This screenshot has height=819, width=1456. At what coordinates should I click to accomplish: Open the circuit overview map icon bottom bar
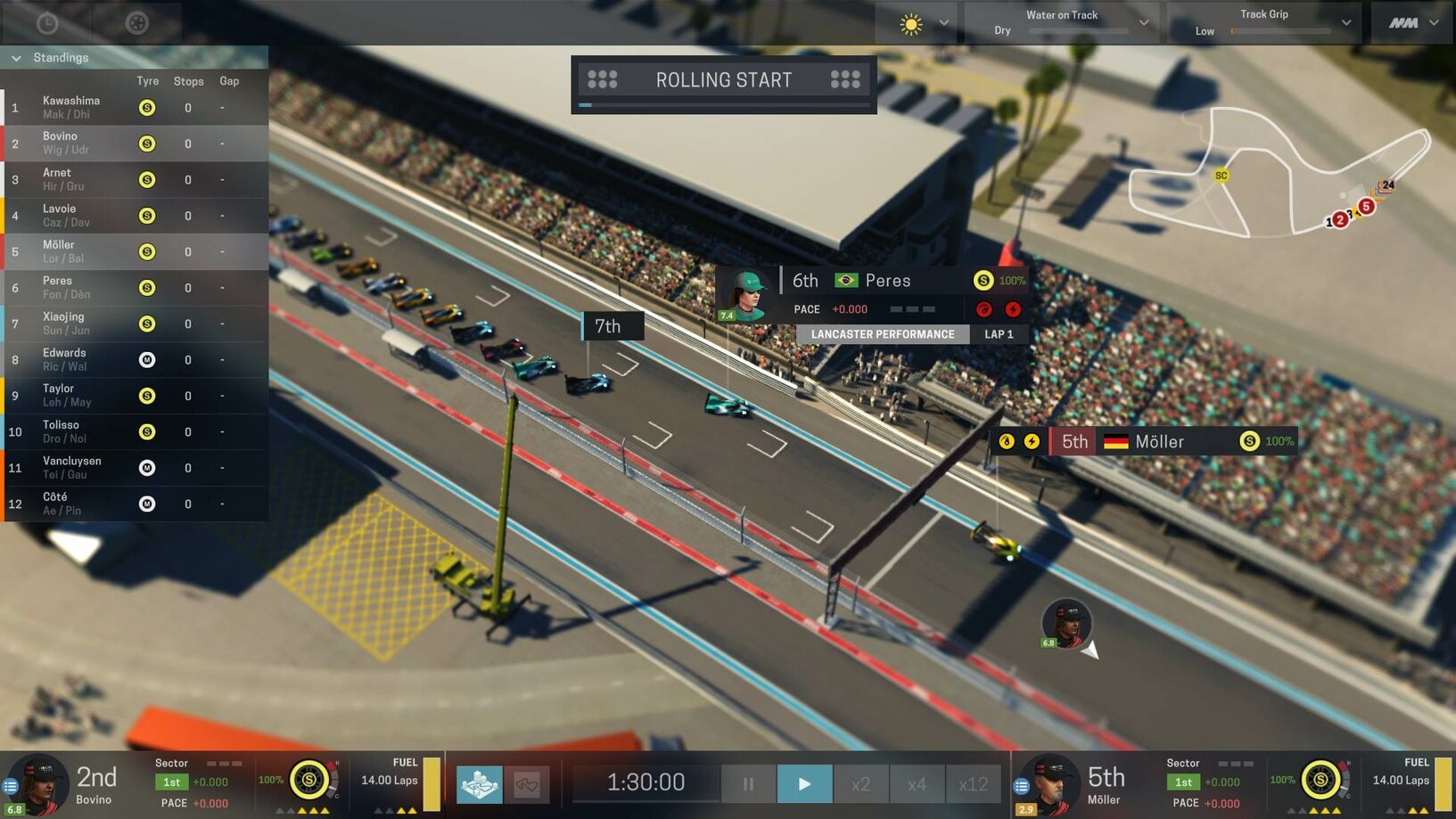coord(479,784)
